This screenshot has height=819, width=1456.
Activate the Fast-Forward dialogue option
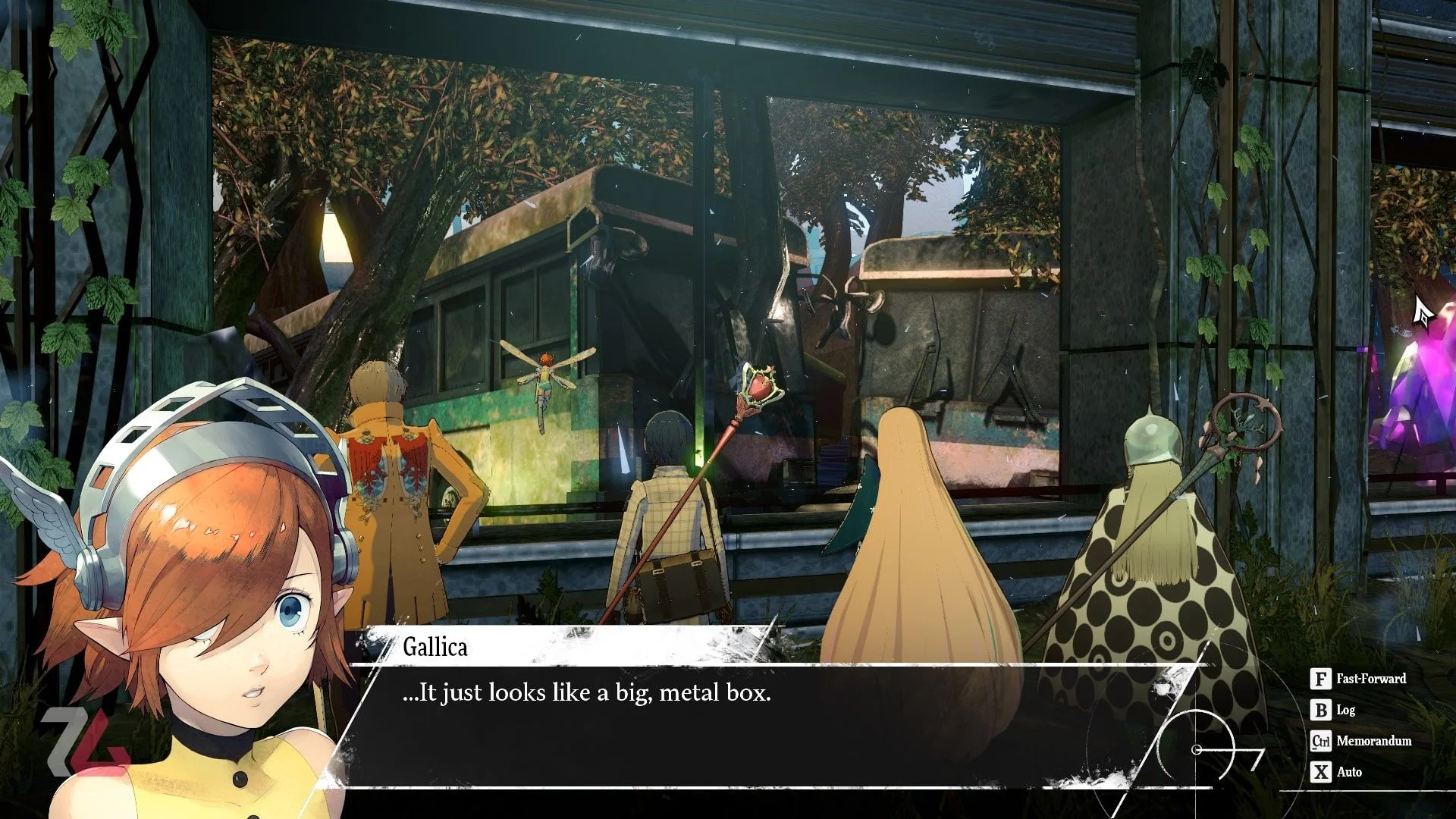(x=1358, y=679)
